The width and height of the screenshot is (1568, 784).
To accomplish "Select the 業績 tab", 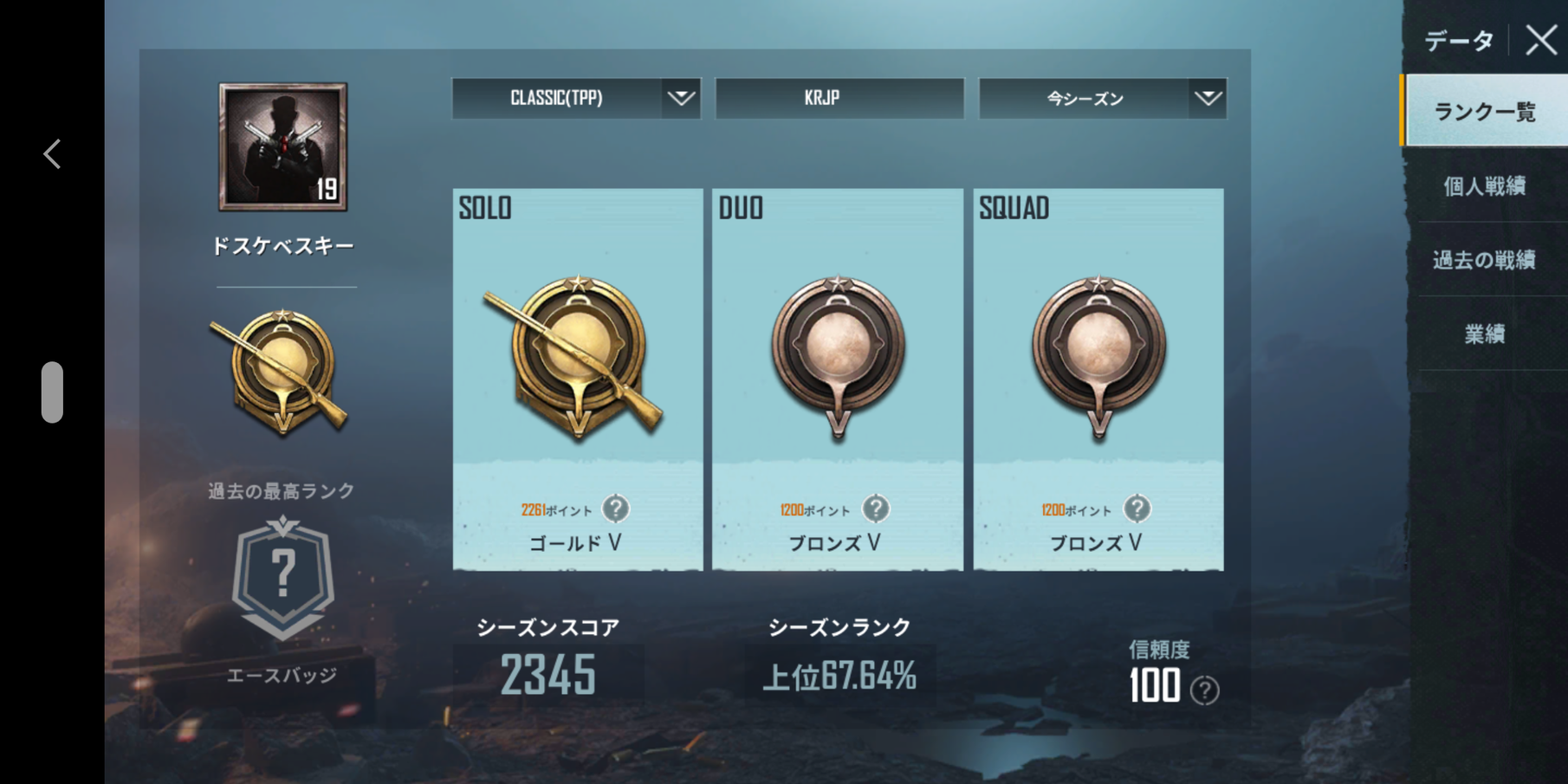I will pos(1485,334).
